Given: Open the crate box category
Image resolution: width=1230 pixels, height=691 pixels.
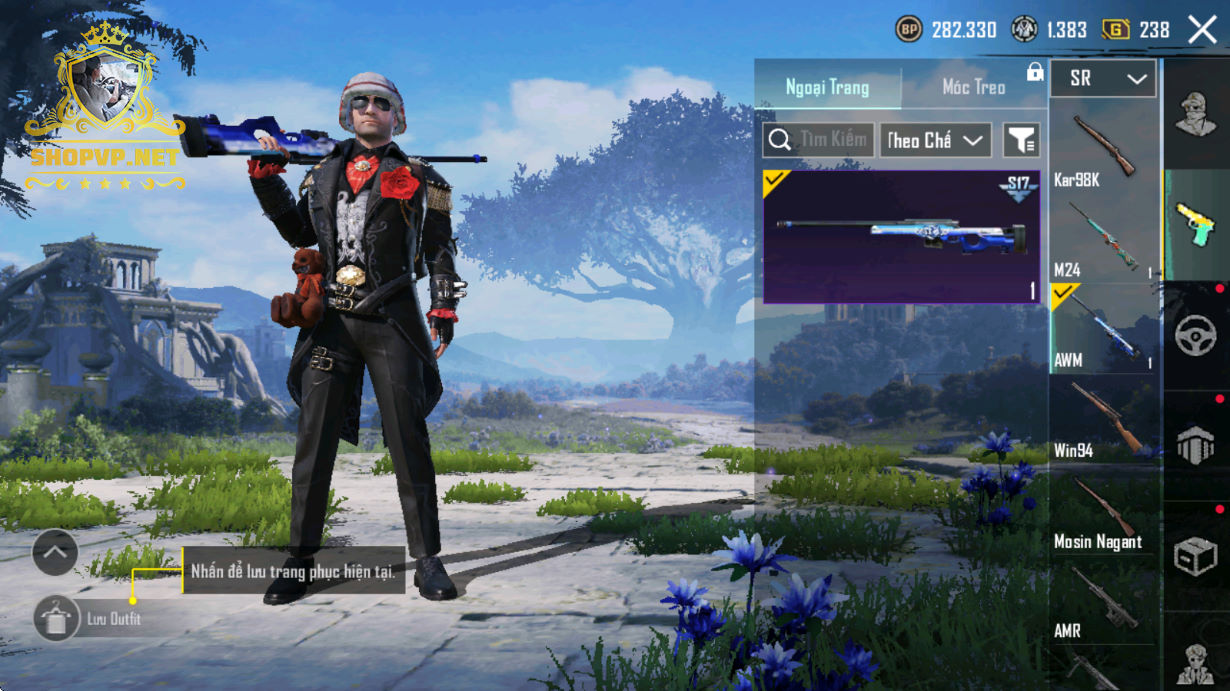Looking at the screenshot, I should [x=1196, y=556].
